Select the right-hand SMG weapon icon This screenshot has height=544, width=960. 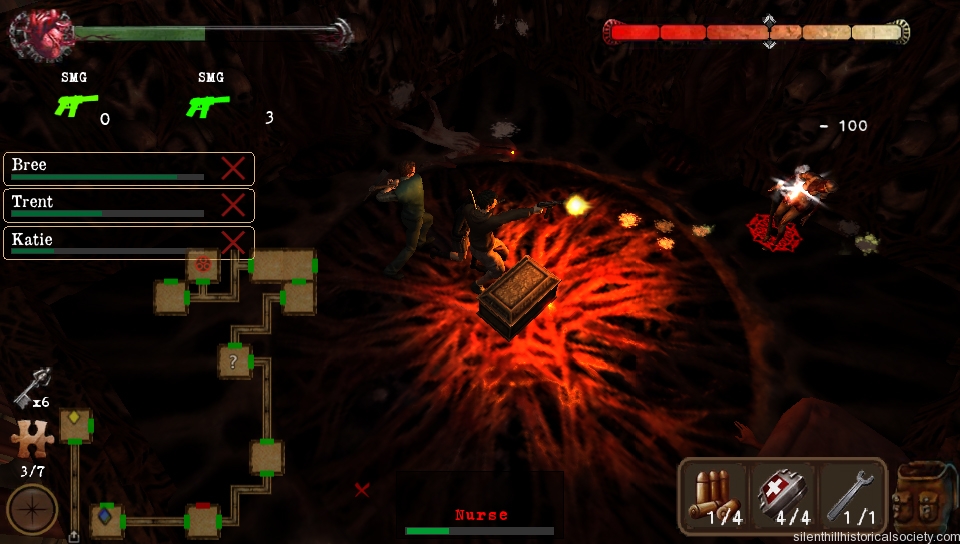[209, 104]
